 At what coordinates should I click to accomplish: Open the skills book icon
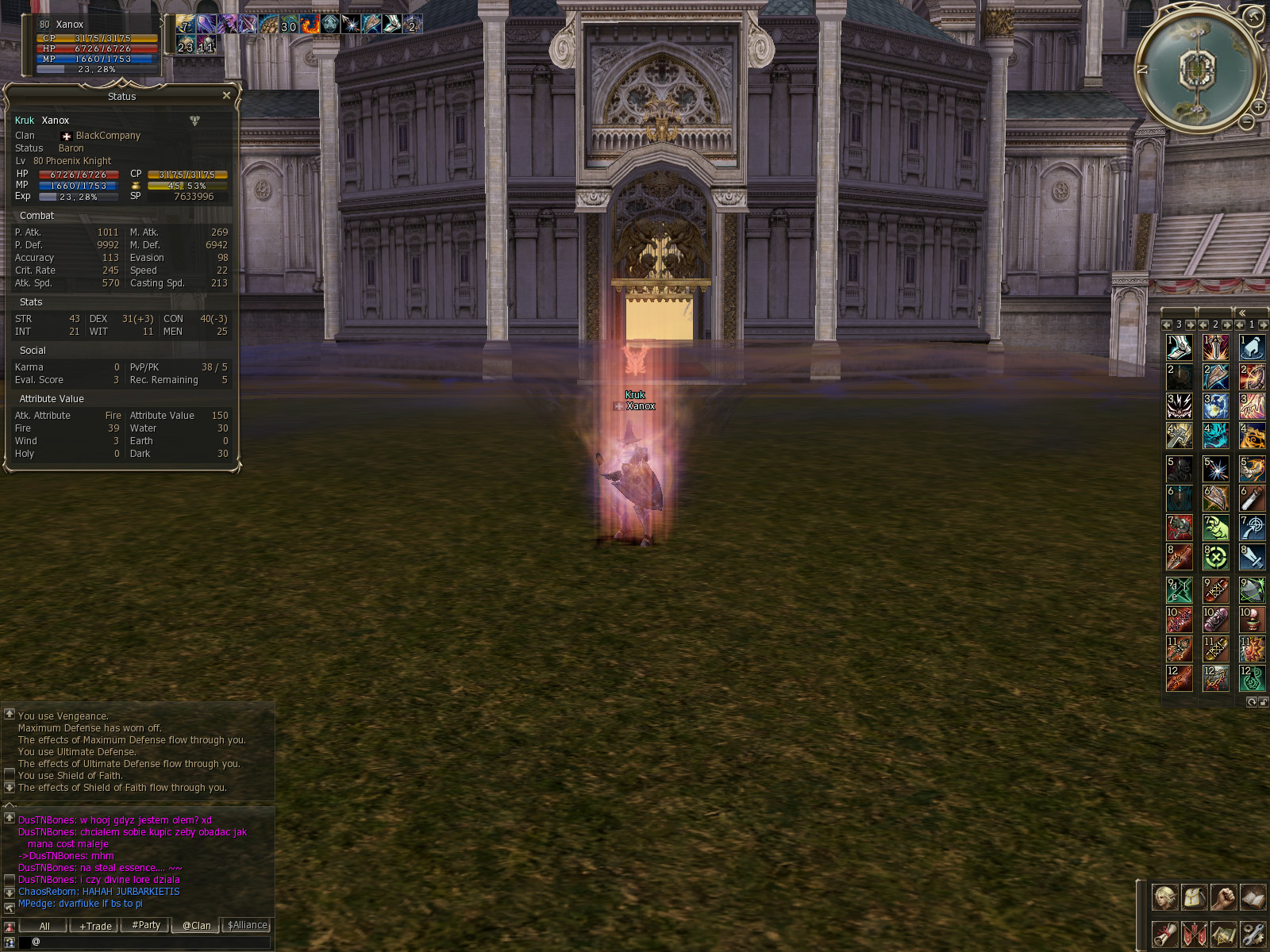pos(1253,898)
